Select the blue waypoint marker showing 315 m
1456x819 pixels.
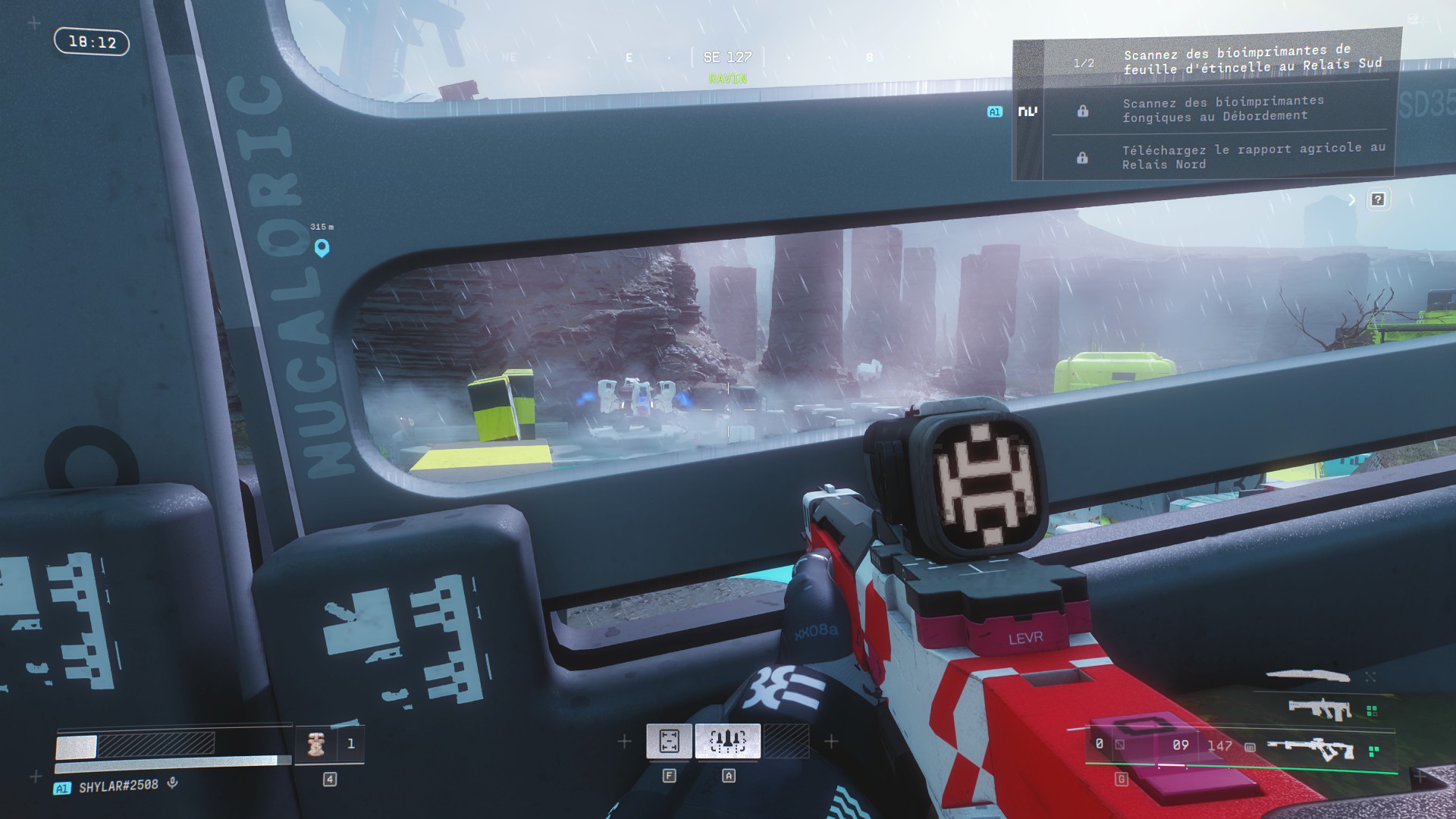[x=322, y=247]
